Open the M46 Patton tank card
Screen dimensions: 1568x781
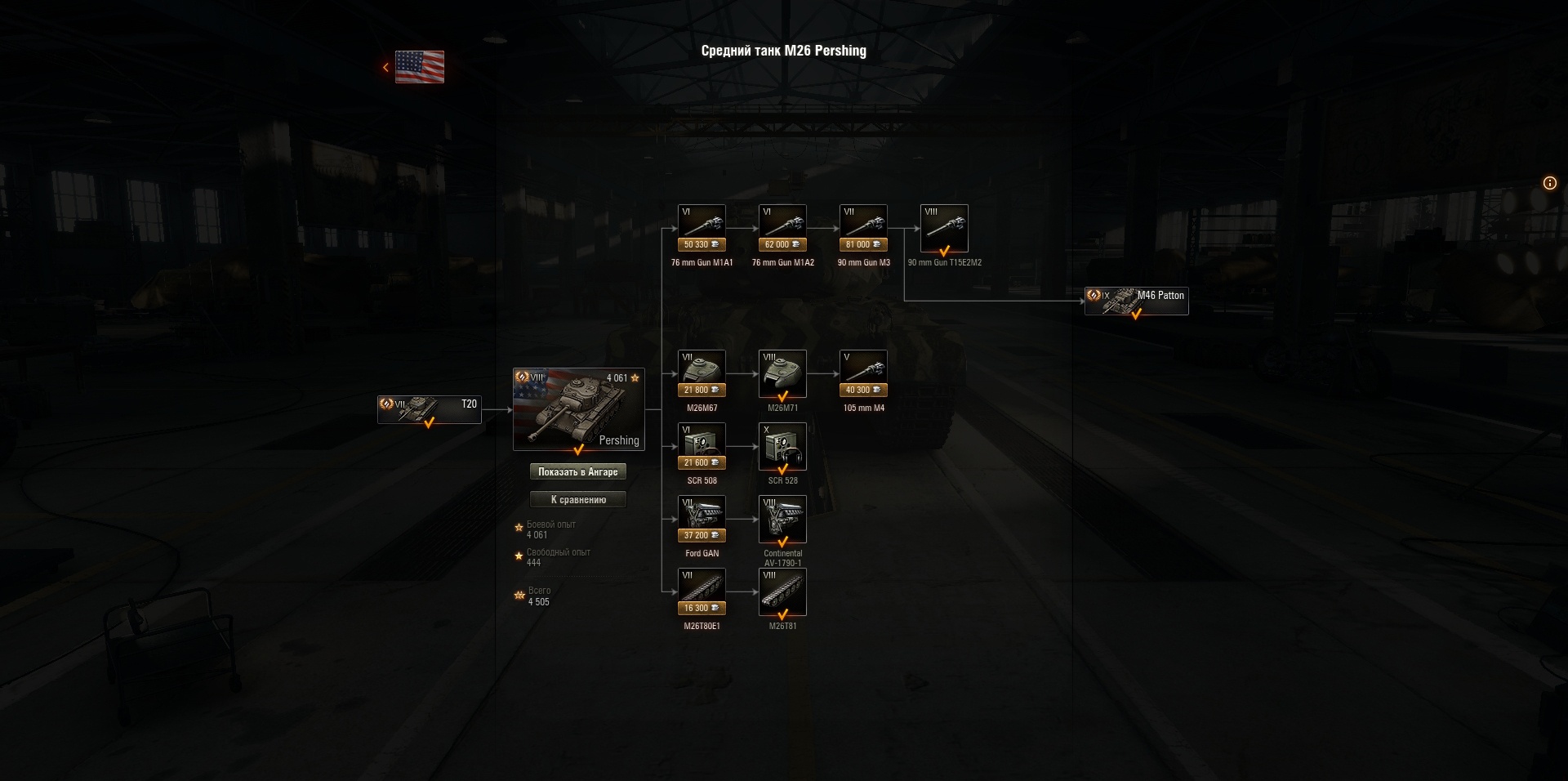[1135, 301]
